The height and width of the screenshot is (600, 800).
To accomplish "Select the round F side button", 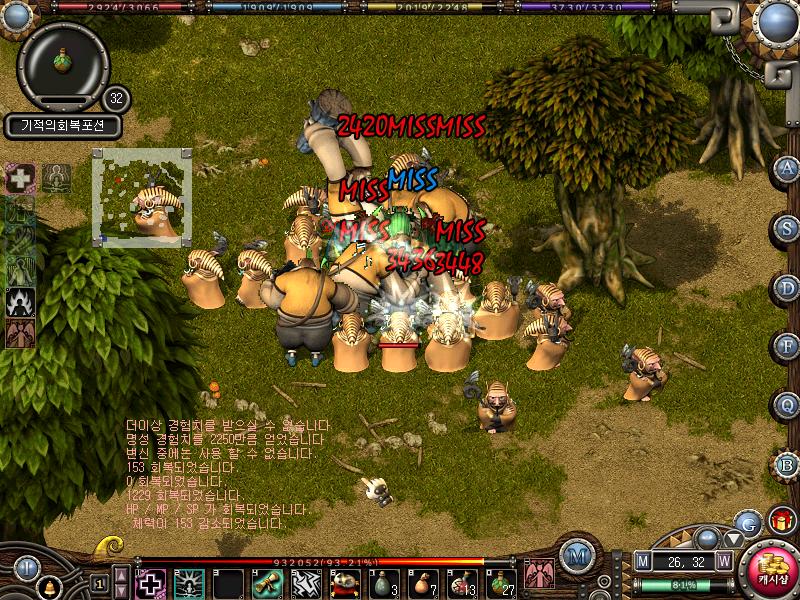I will click(x=787, y=347).
